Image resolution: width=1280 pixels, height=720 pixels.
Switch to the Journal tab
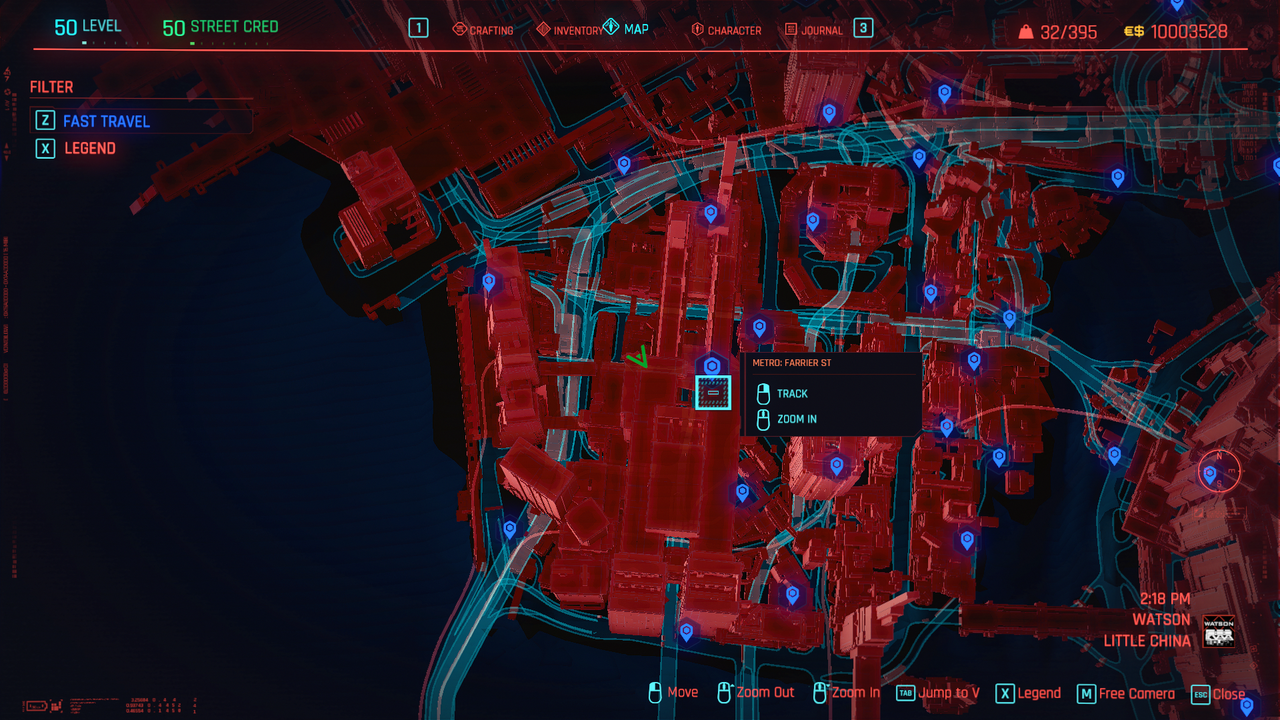[813, 30]
